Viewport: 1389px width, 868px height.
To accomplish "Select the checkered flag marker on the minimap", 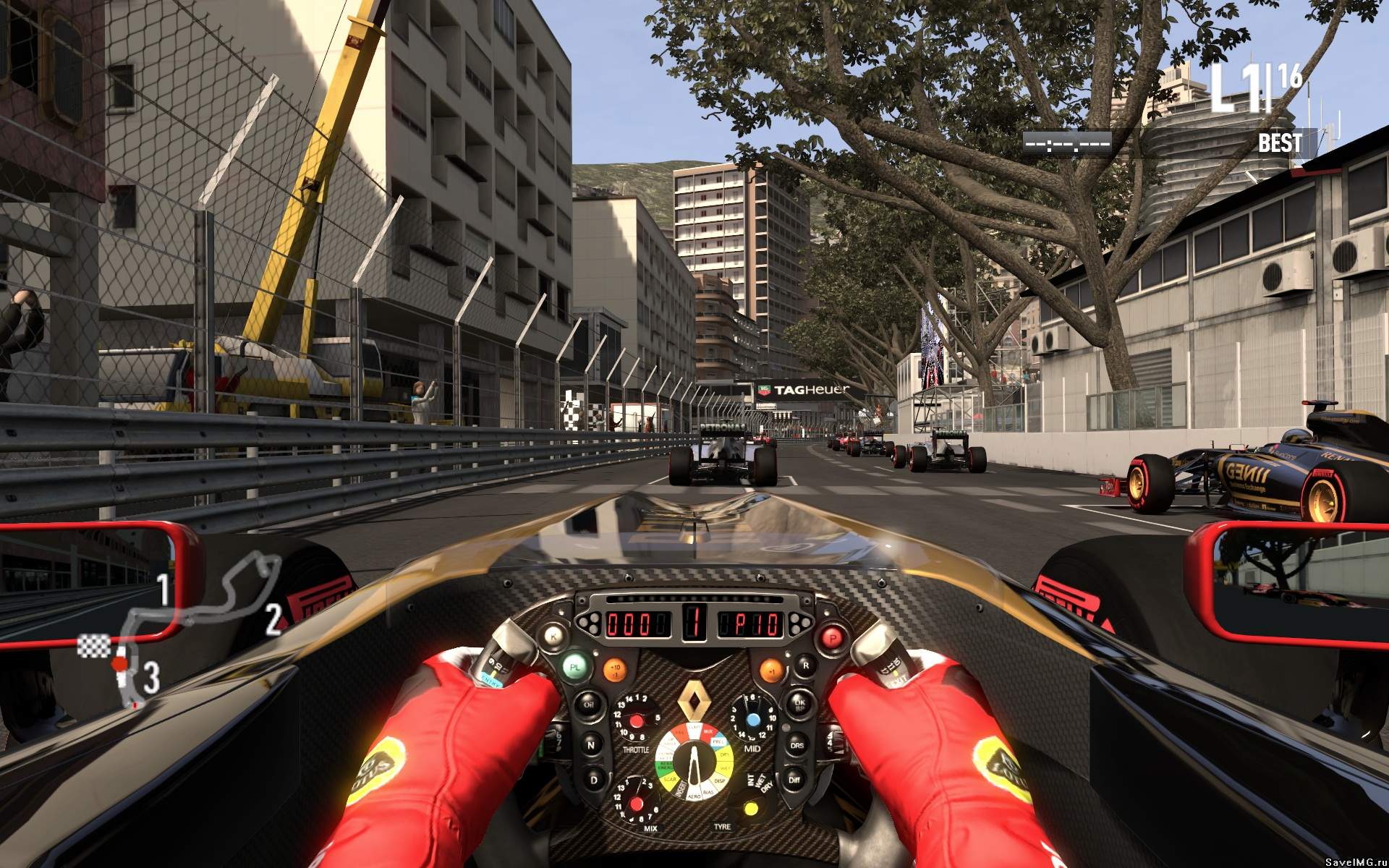I will (x=94, y=645).
